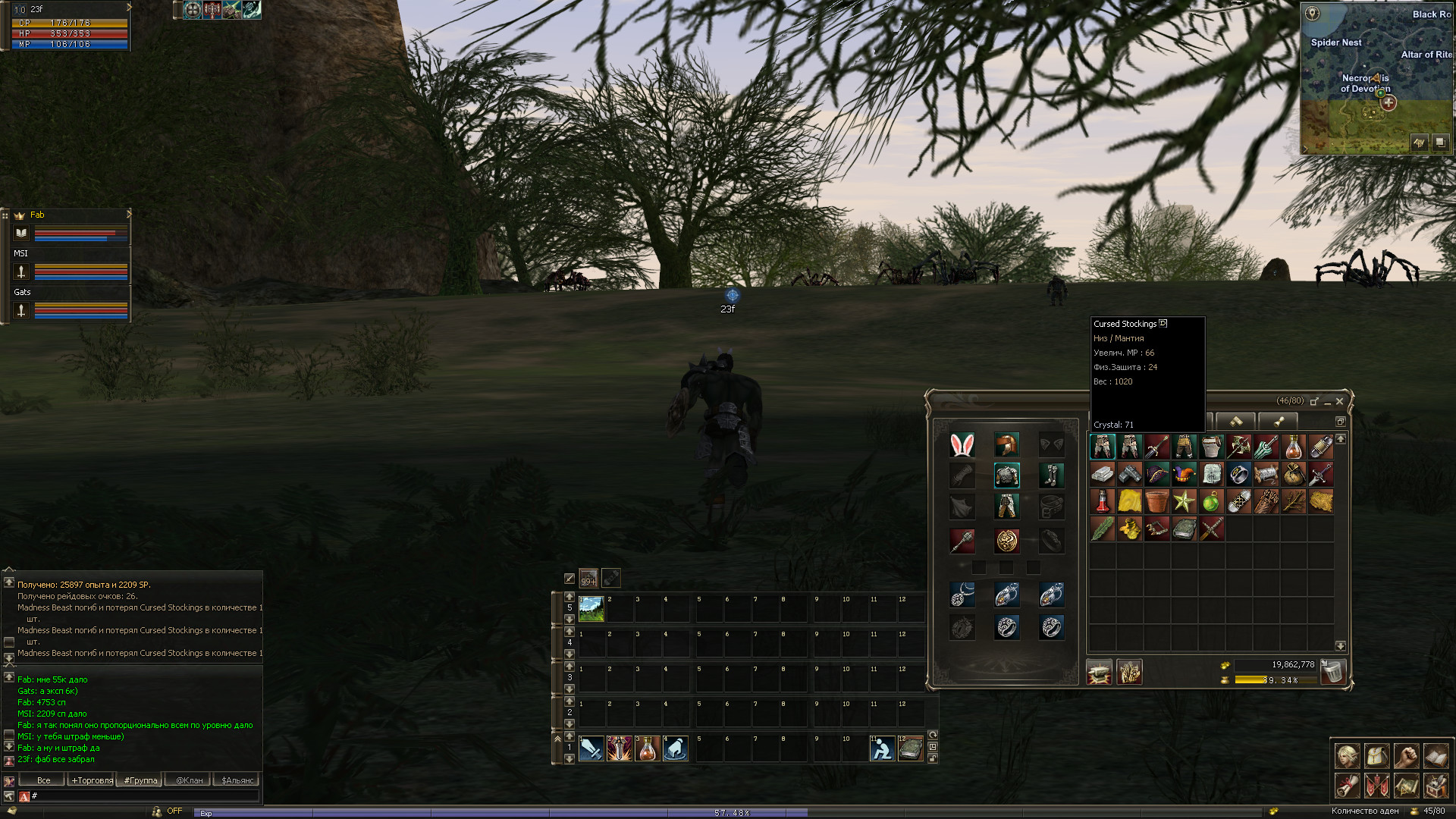This screenshot has width=1456, height=819.
Task: Switch chat to the #Группа tab
Action: tap(140, 780)
